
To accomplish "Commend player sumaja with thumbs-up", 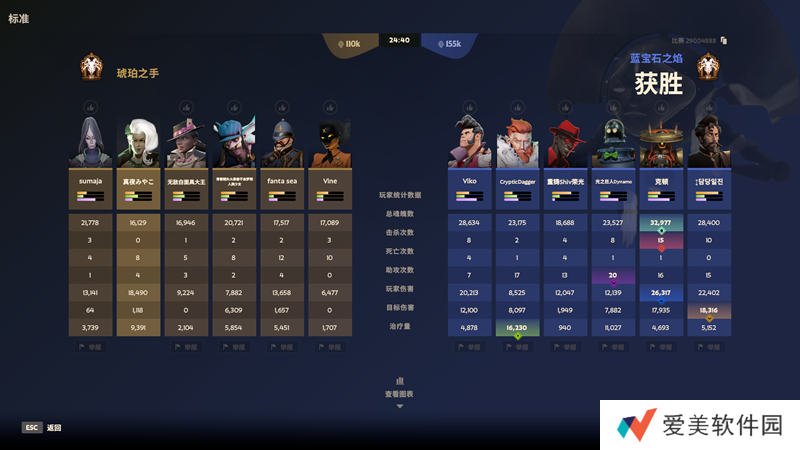I will click(x=89, y=107).
